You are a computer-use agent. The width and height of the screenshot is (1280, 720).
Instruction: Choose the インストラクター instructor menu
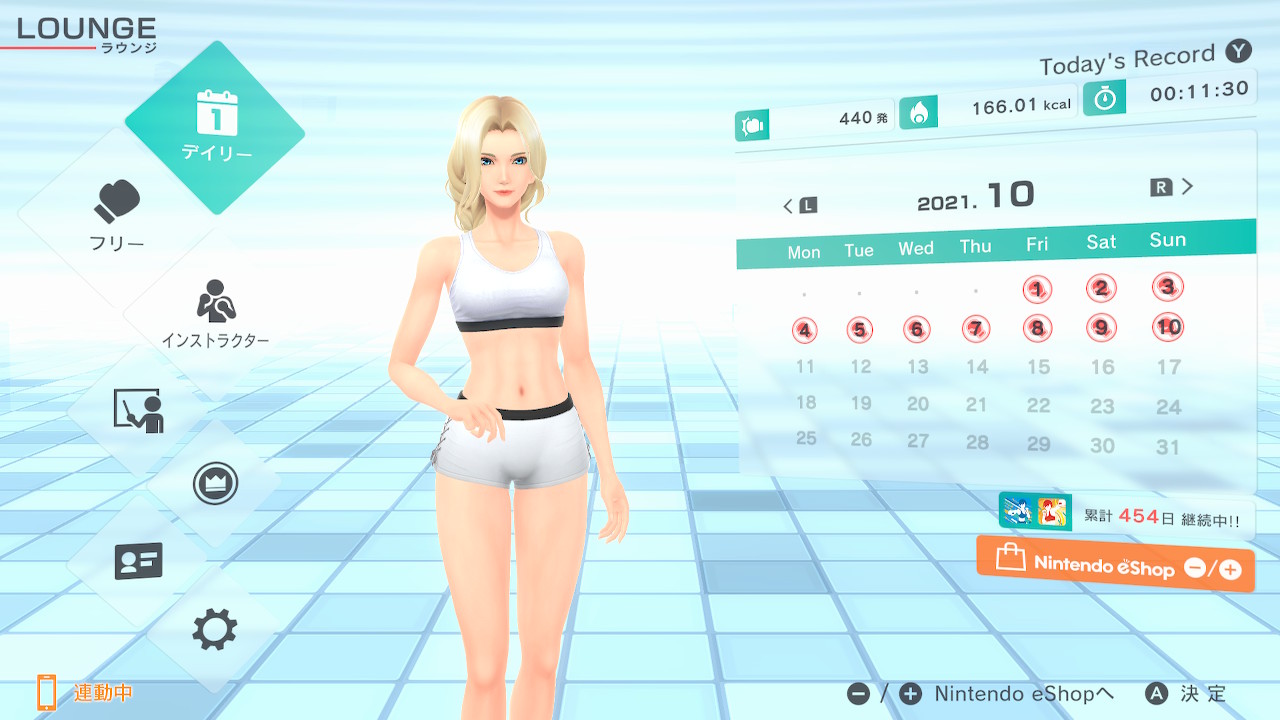215,312
